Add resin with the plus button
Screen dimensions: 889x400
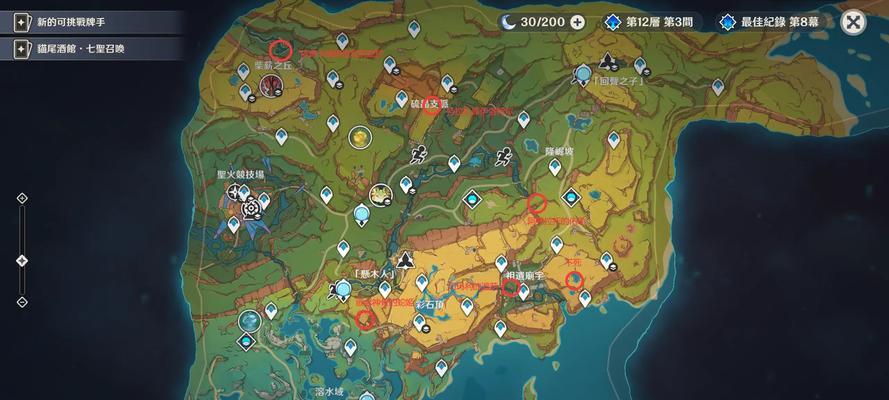coord(577,22)
